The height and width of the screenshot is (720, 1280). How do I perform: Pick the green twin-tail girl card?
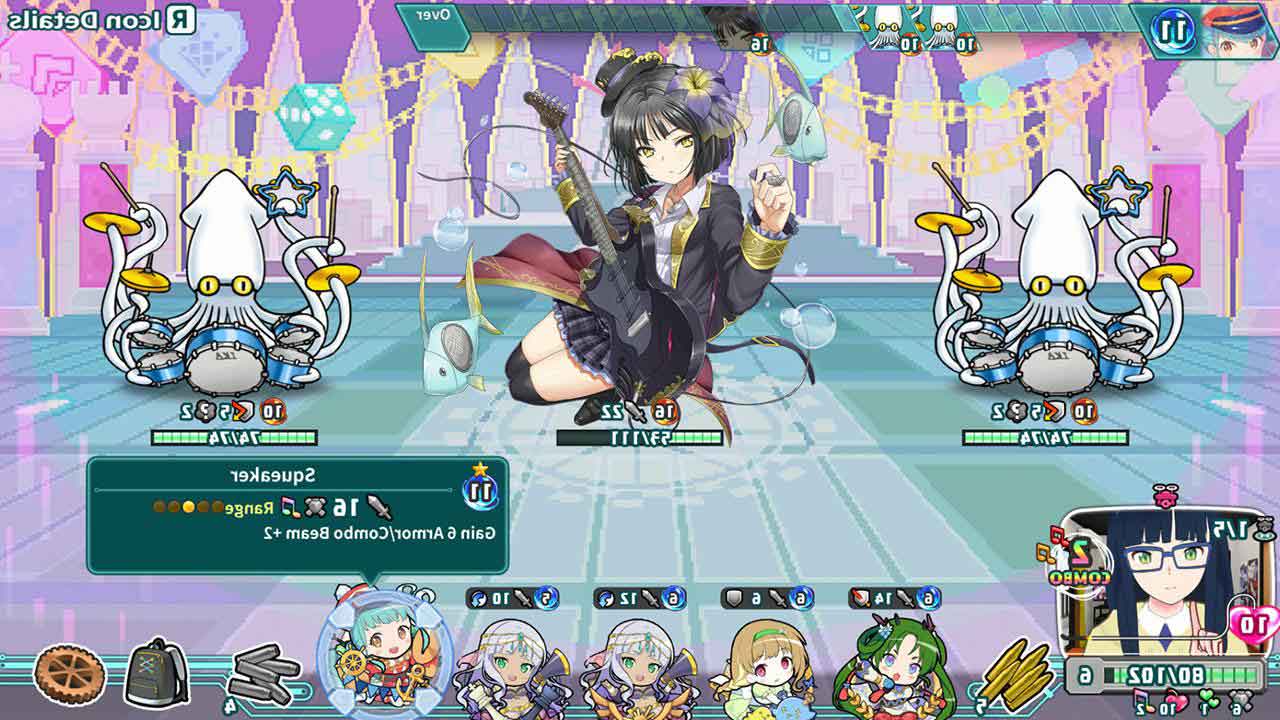pyautogui.click(x=890, y=660)
